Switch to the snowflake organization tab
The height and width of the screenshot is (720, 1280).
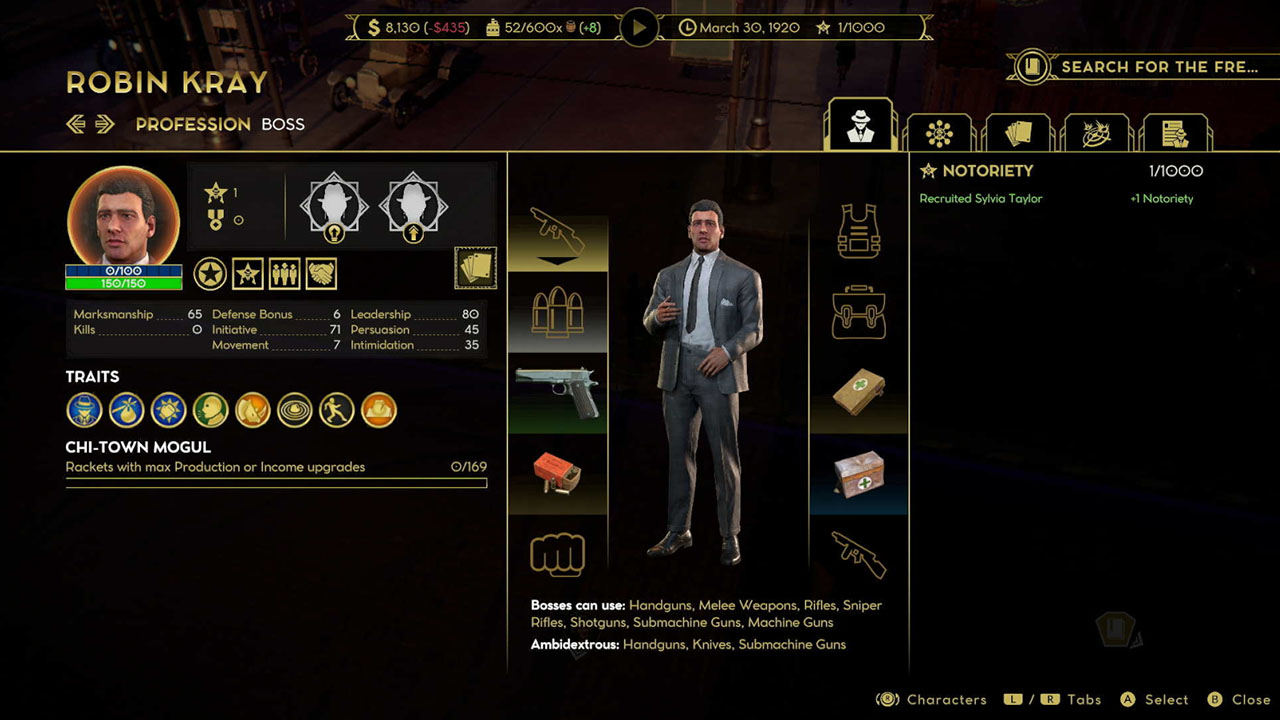938,130
